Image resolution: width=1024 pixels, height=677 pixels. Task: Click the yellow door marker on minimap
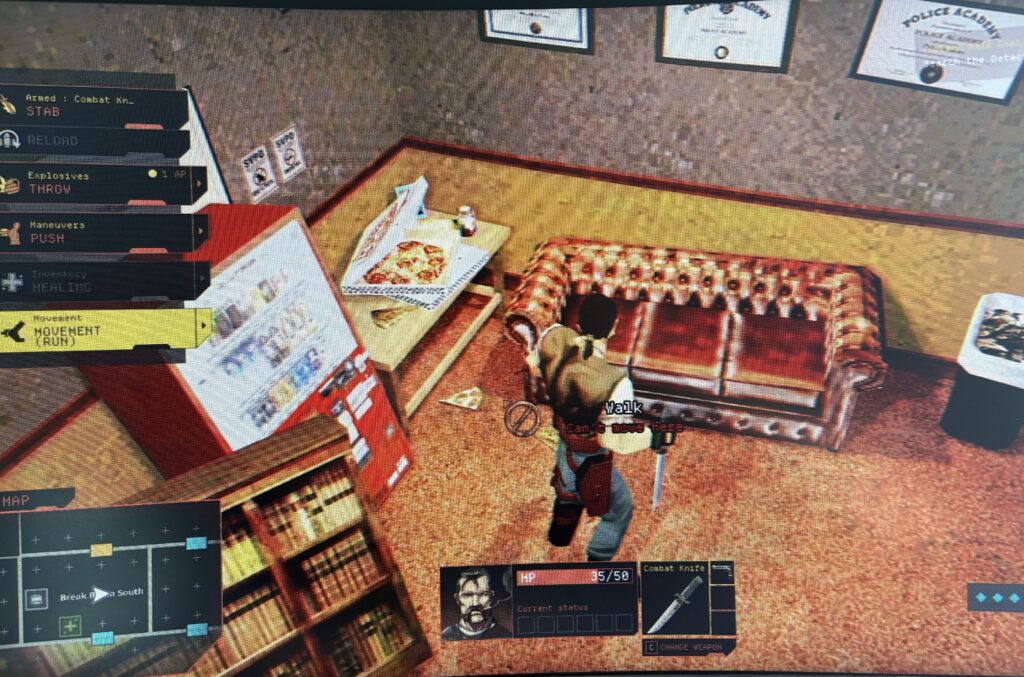(101, 549)
